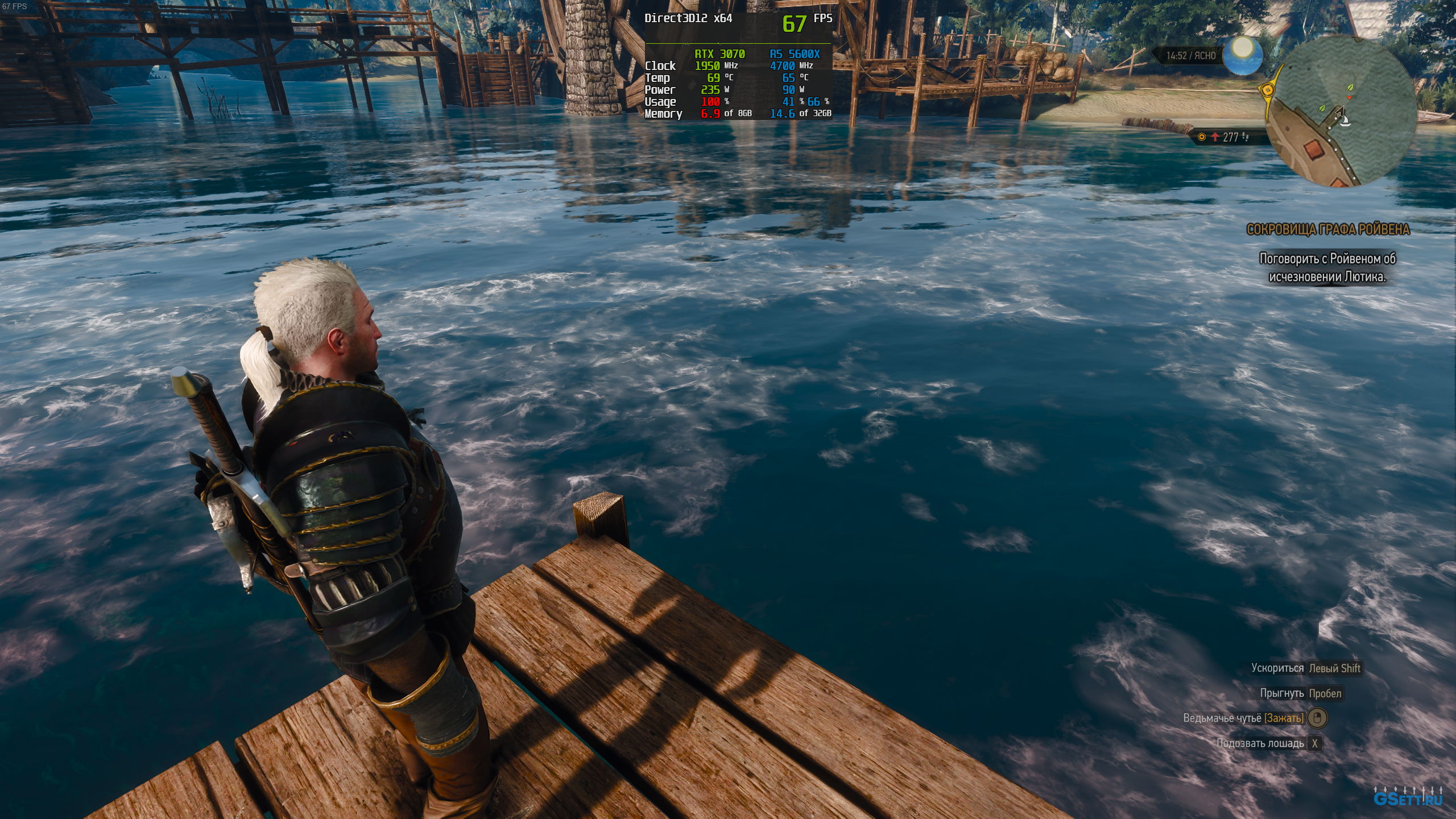
Task: Select the yellow quest marker on minimap edge
Action: point(1267,90)
